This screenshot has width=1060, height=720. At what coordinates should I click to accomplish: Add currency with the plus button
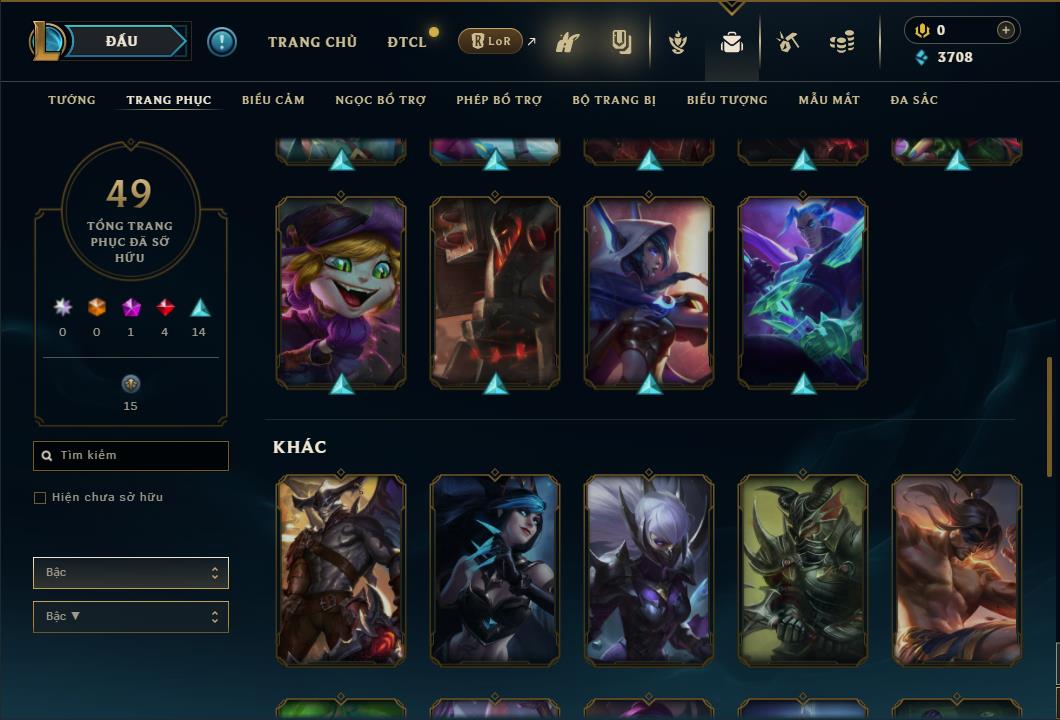pyautogui.click(x=1005, y=30)
